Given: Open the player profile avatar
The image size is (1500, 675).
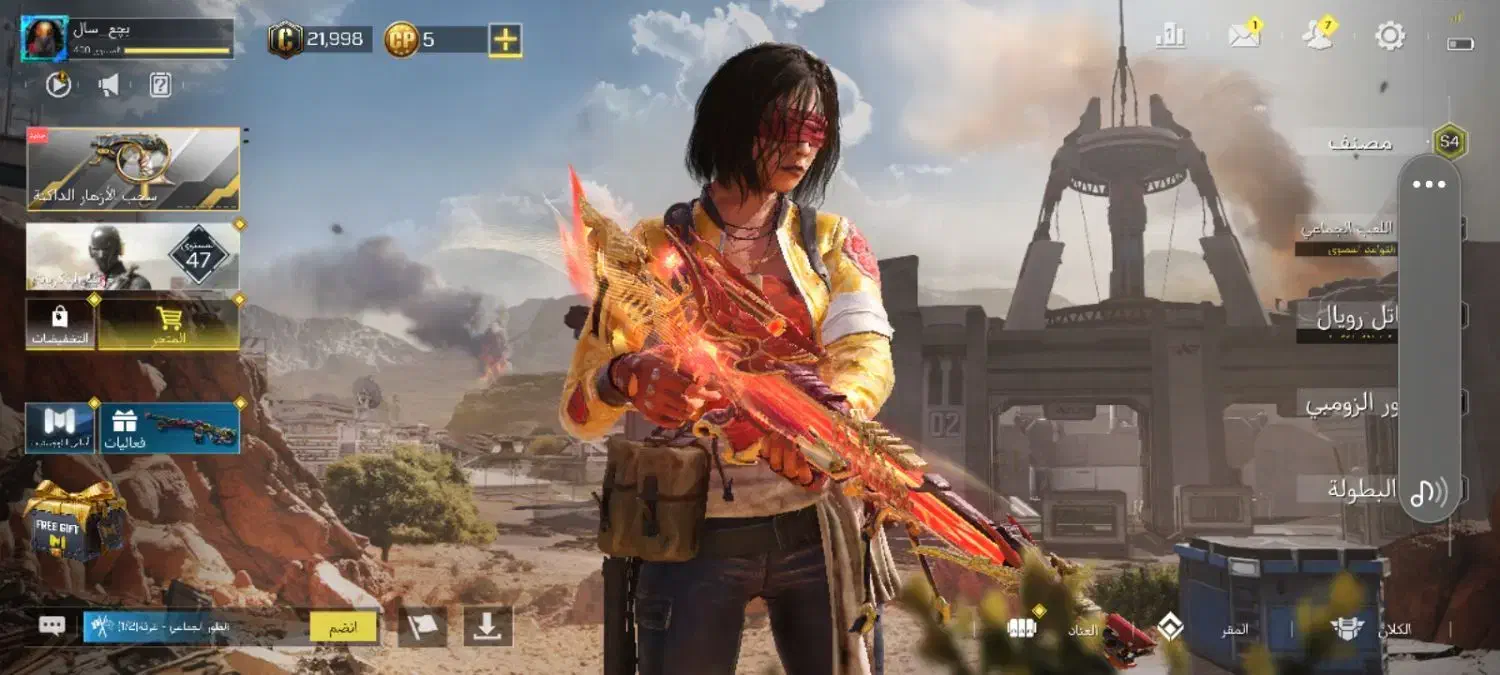Looking at the screenshot, I should [x=44, y=39].
